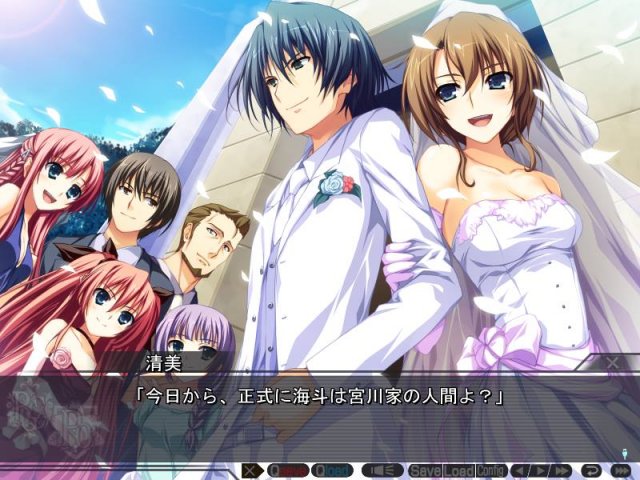Hide the text box with the X above it
The width and height of the screenshot is (640, 480).
point(613,362)
